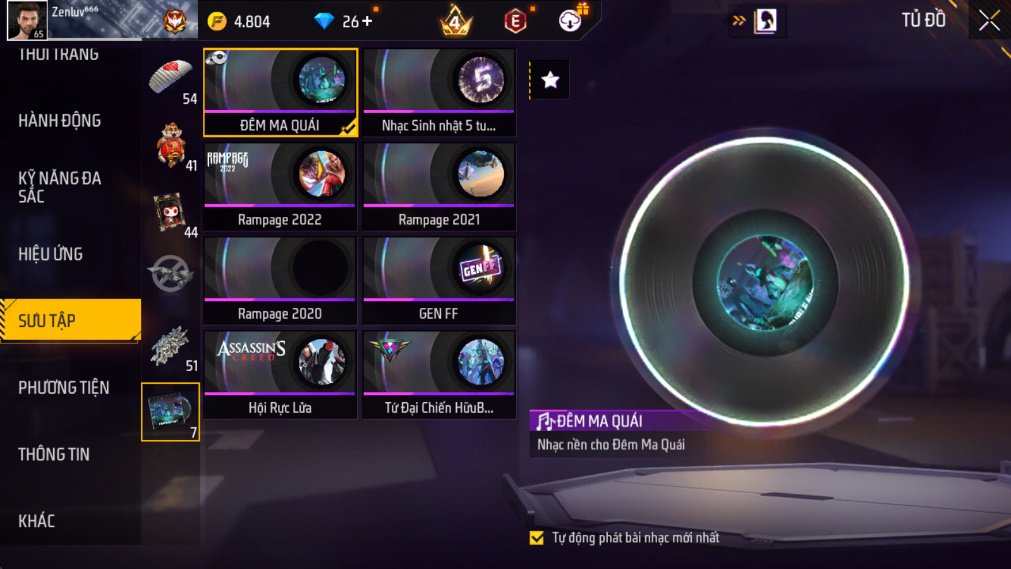Pick the Tứ Đại Chiến Hữu music disc
The height and width of the screenshot is (569, 1011).
point(439,374)
